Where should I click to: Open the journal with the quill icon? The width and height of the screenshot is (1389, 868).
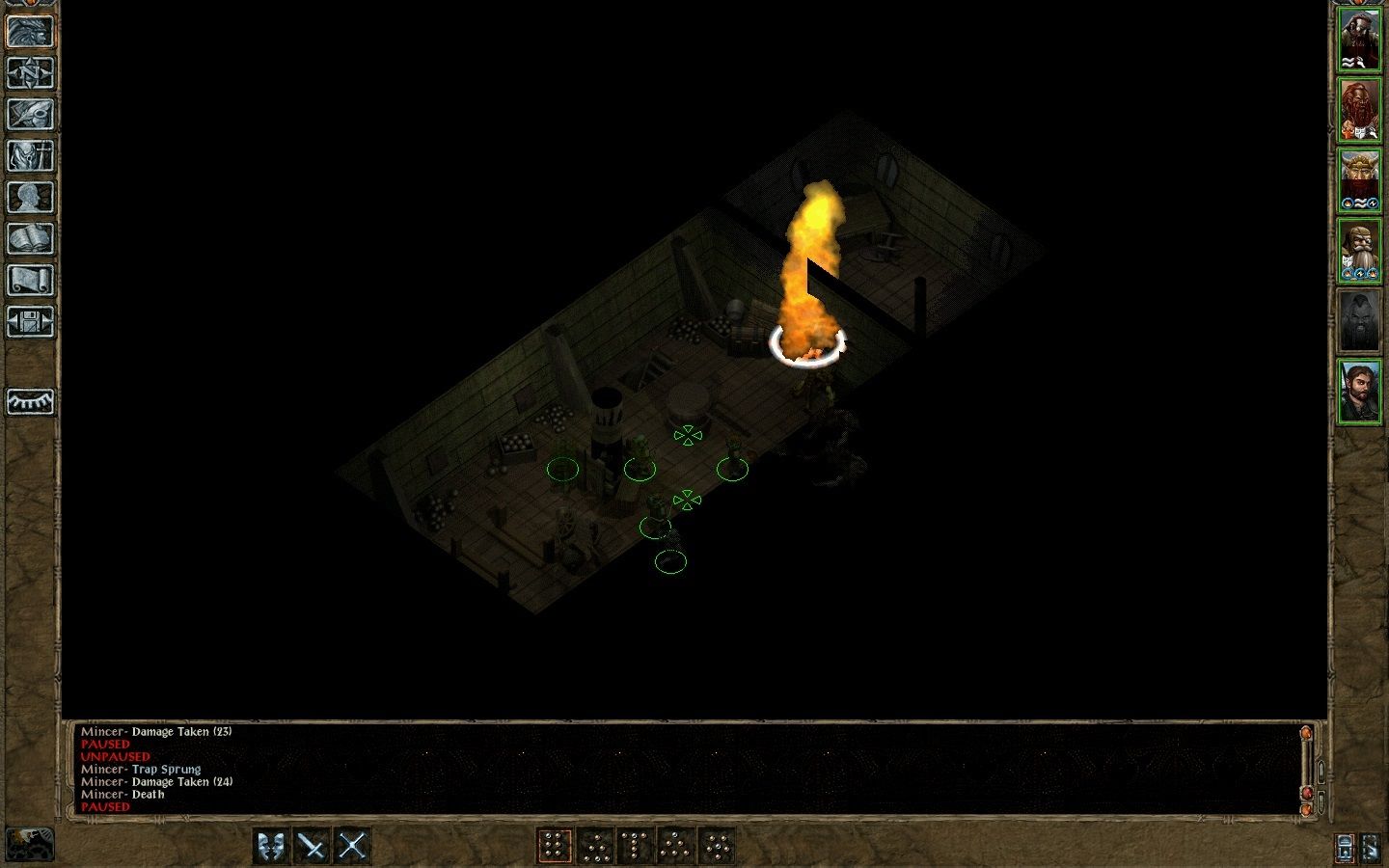31,115
